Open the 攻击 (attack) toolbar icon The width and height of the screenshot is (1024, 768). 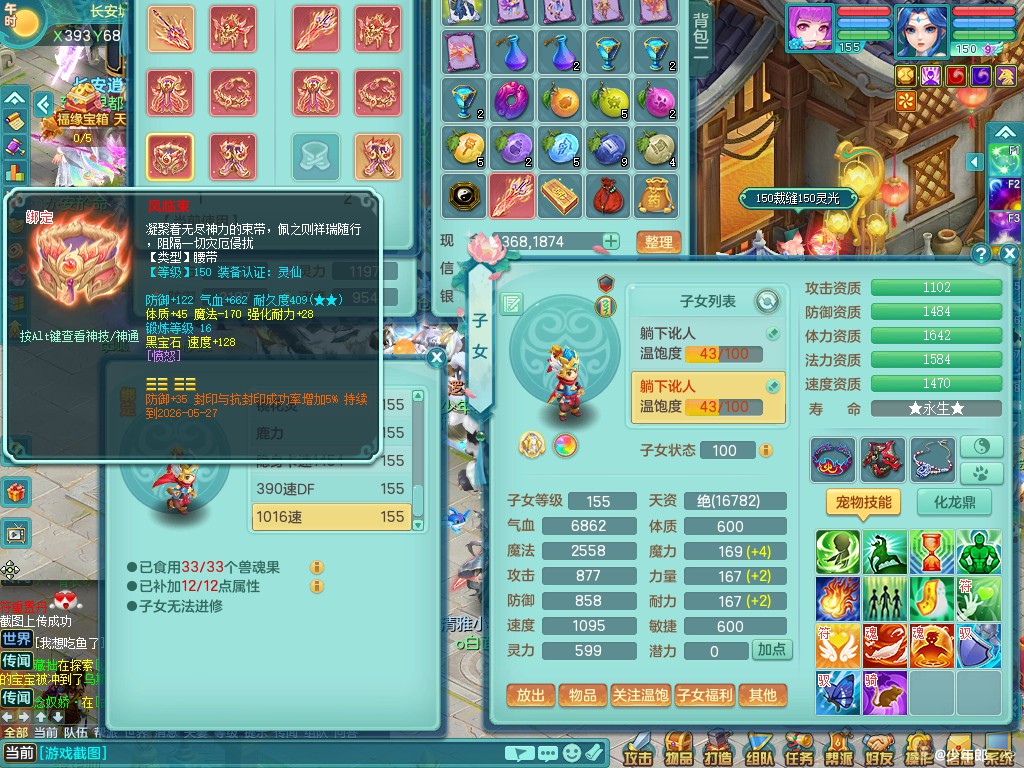pyautogui.click(x=637, y=750)
